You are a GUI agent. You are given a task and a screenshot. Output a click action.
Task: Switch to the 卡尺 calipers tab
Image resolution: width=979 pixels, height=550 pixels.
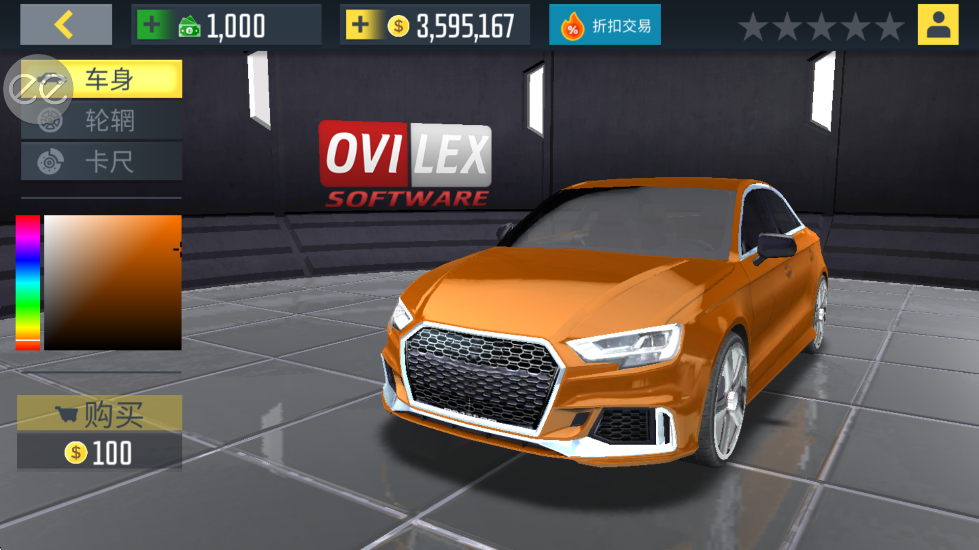coord(108,161)
